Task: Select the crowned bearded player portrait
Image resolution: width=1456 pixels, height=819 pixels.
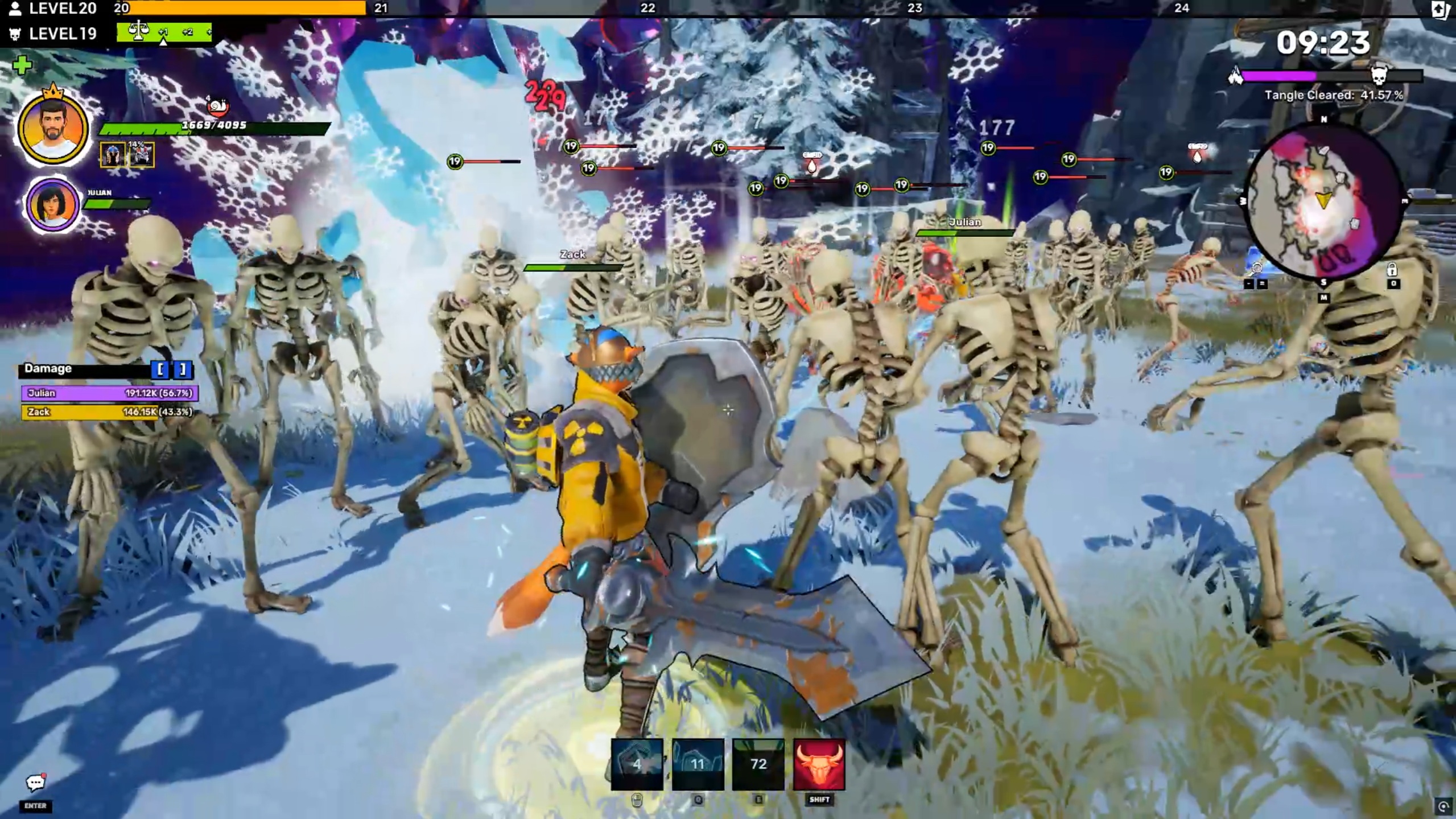Action: click(53, 129)
